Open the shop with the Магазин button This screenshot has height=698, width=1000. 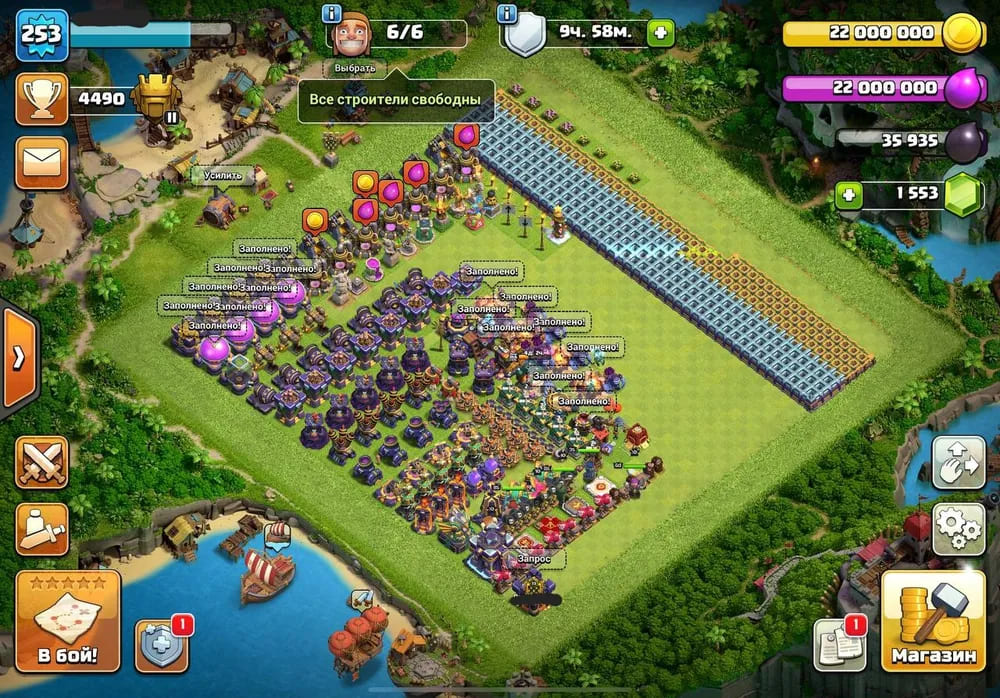coord(933,621)
